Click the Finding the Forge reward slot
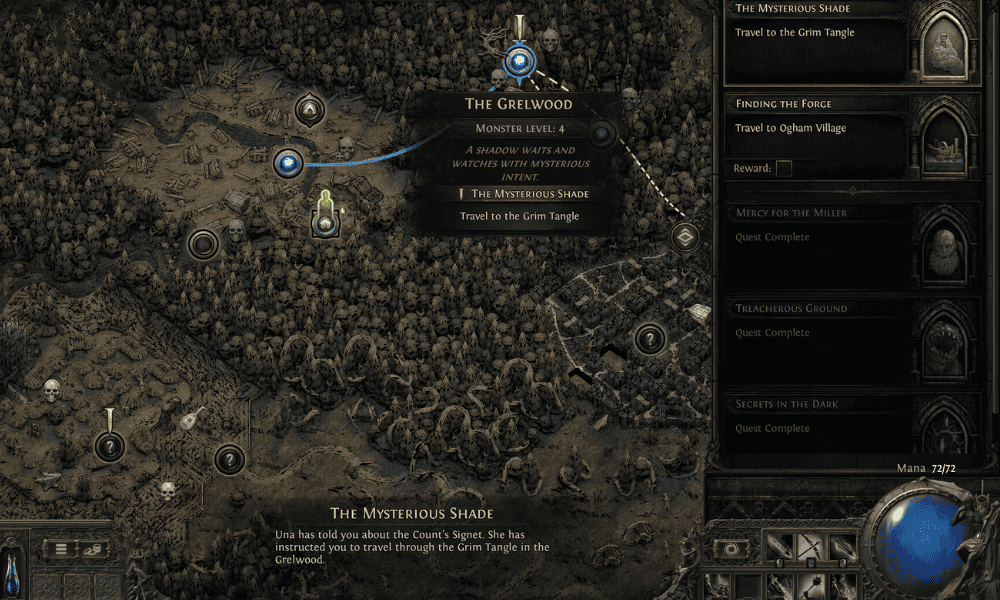This screenshot has width=1000, height=600. pos(784,169)
